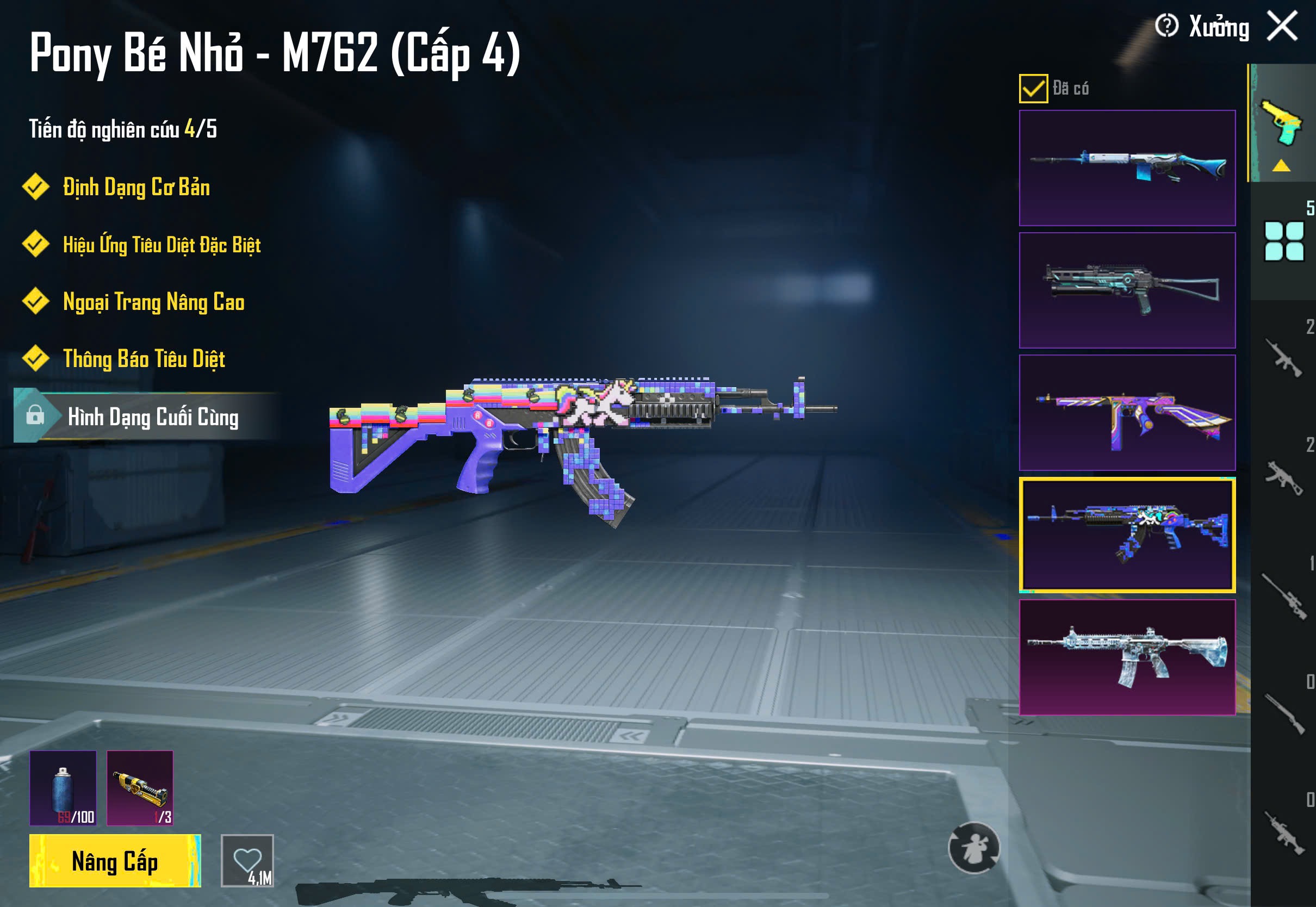This screenshot has height=907, width=1316.
Task: Activate the round character emote button
Action: 974,848
